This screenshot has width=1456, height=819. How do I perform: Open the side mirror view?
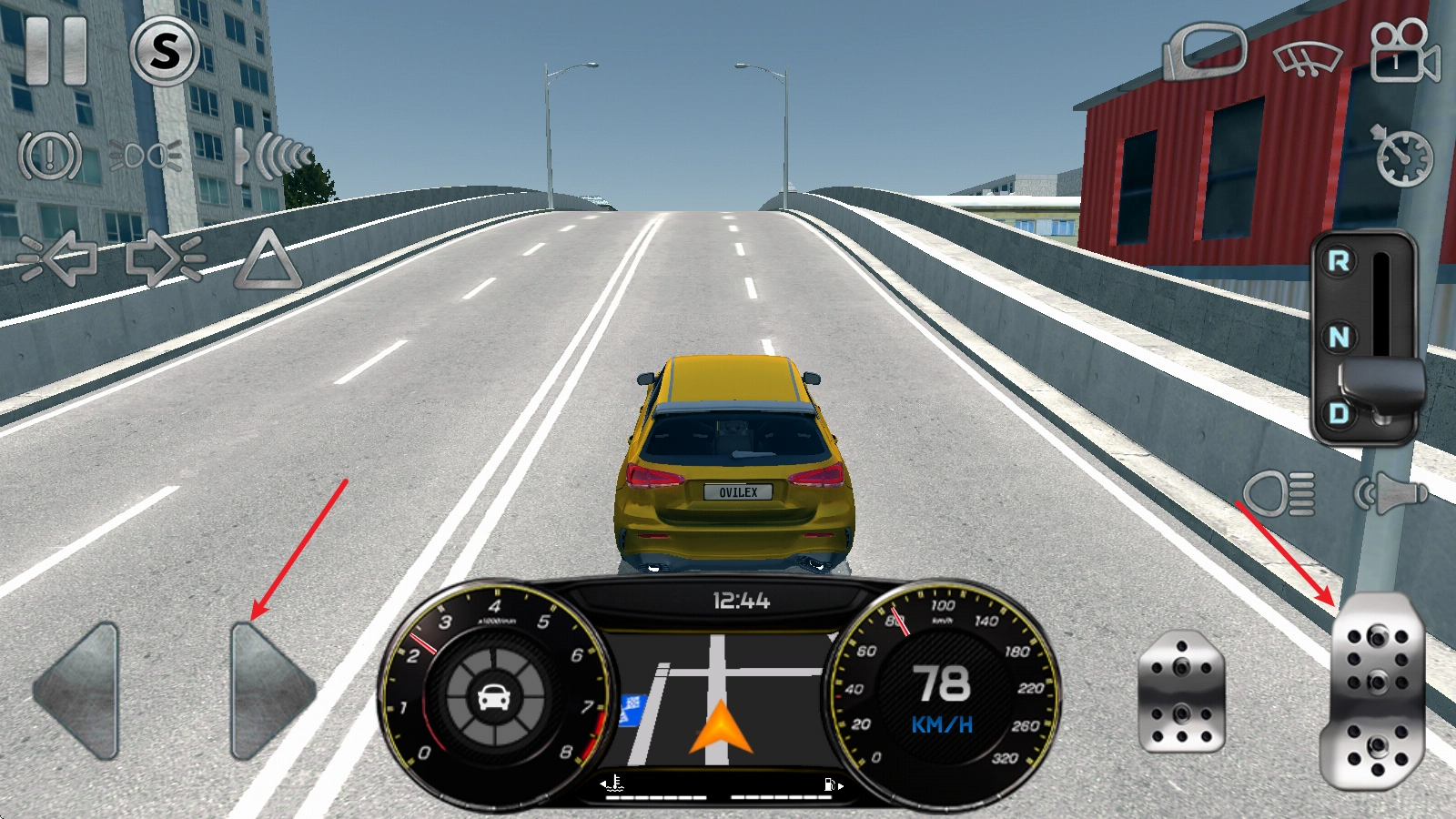(x=1205, y=51)
